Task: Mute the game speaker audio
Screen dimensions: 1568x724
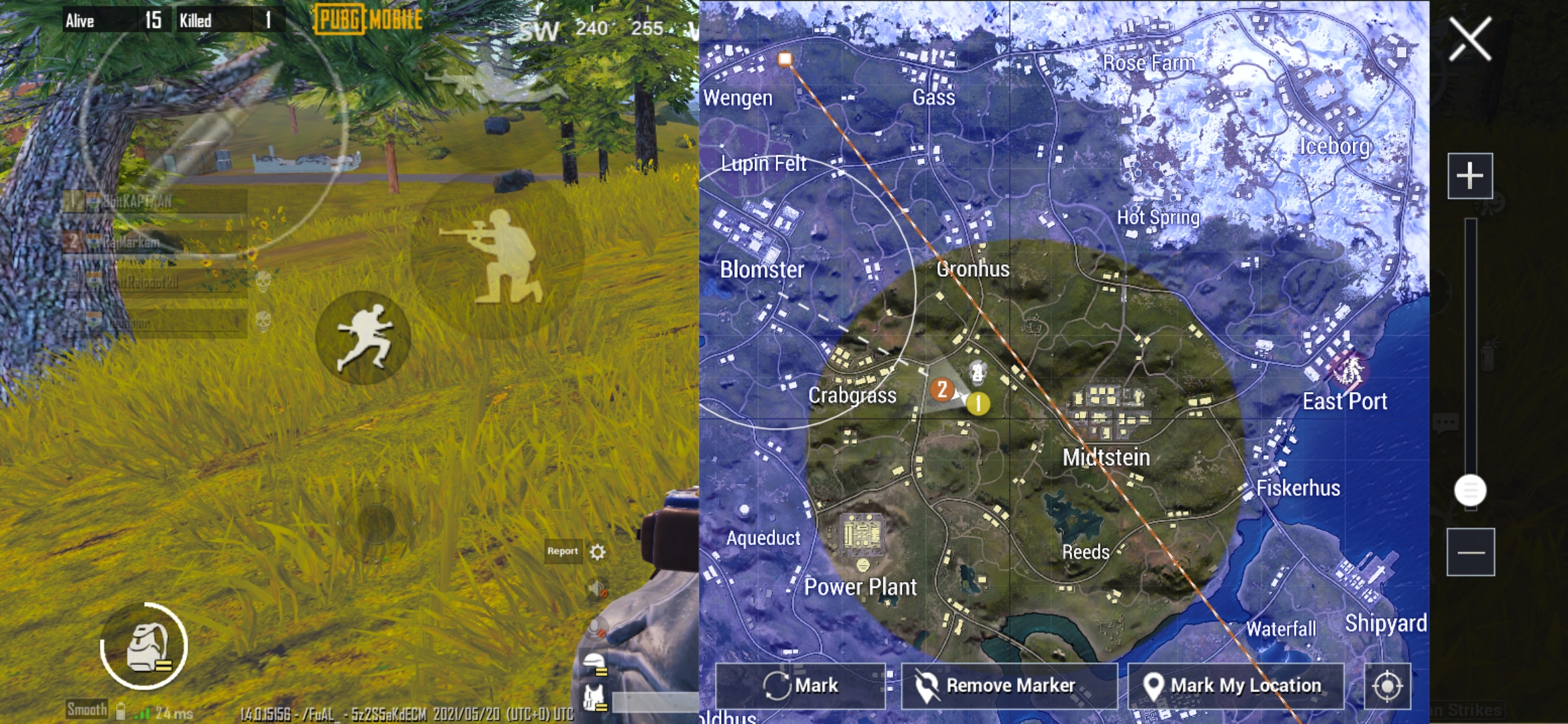Action: click(x=596, y=590)
